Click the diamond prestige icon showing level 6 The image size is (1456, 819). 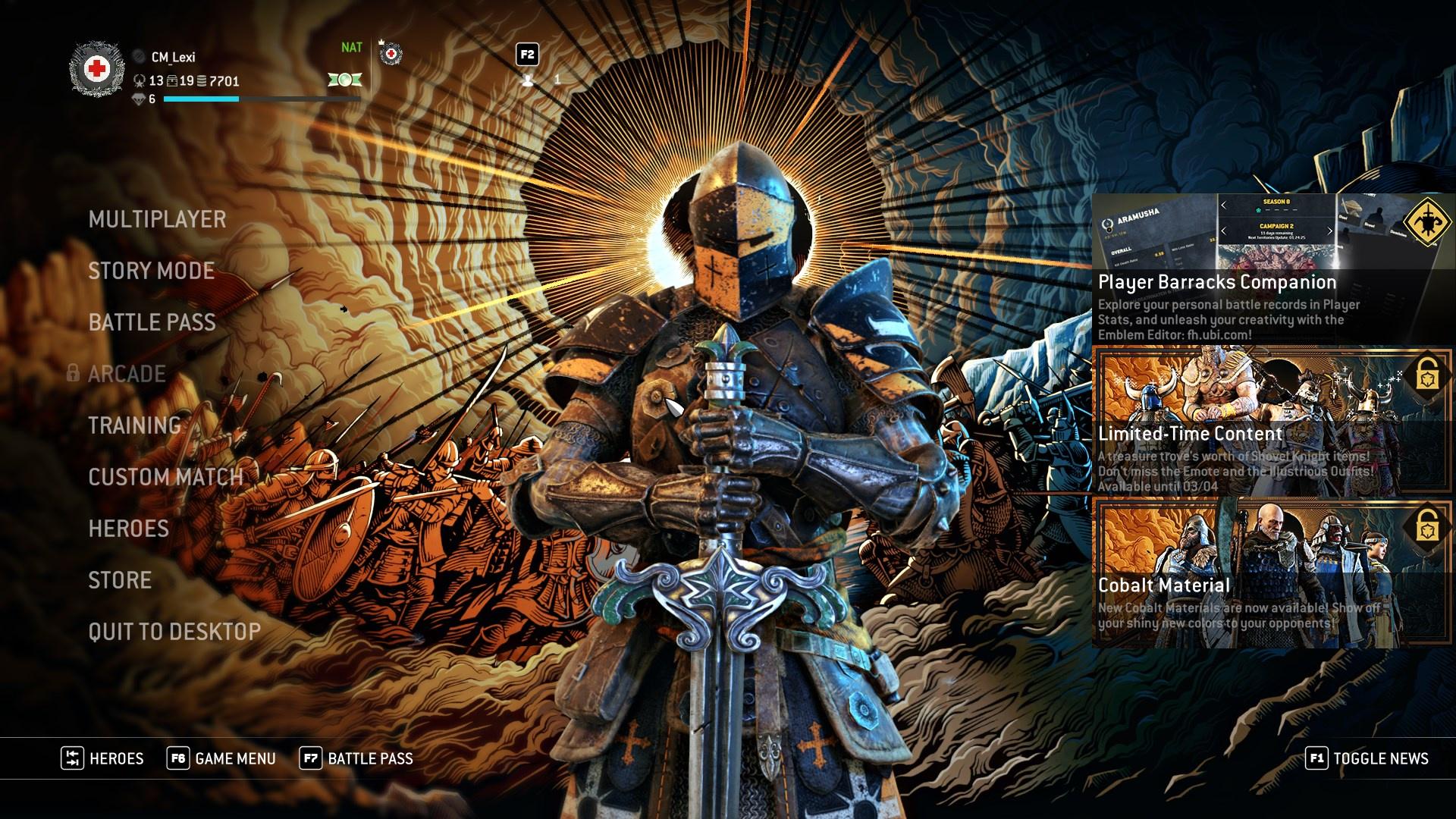pos(140,99)
